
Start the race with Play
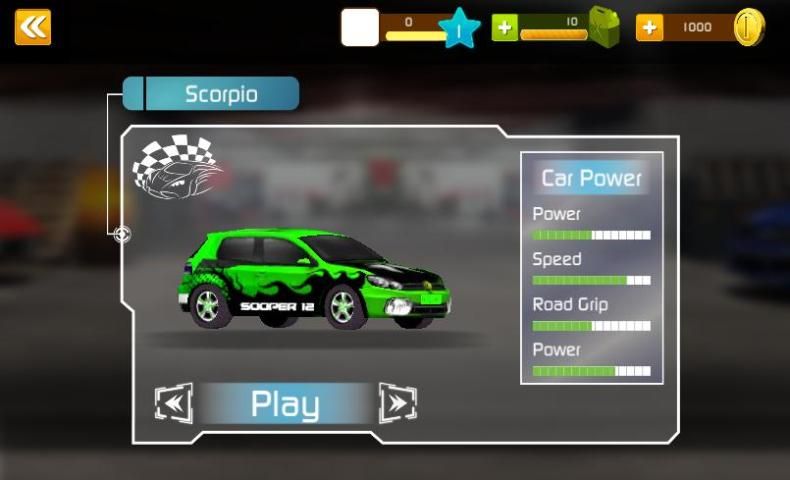point(285,404)
